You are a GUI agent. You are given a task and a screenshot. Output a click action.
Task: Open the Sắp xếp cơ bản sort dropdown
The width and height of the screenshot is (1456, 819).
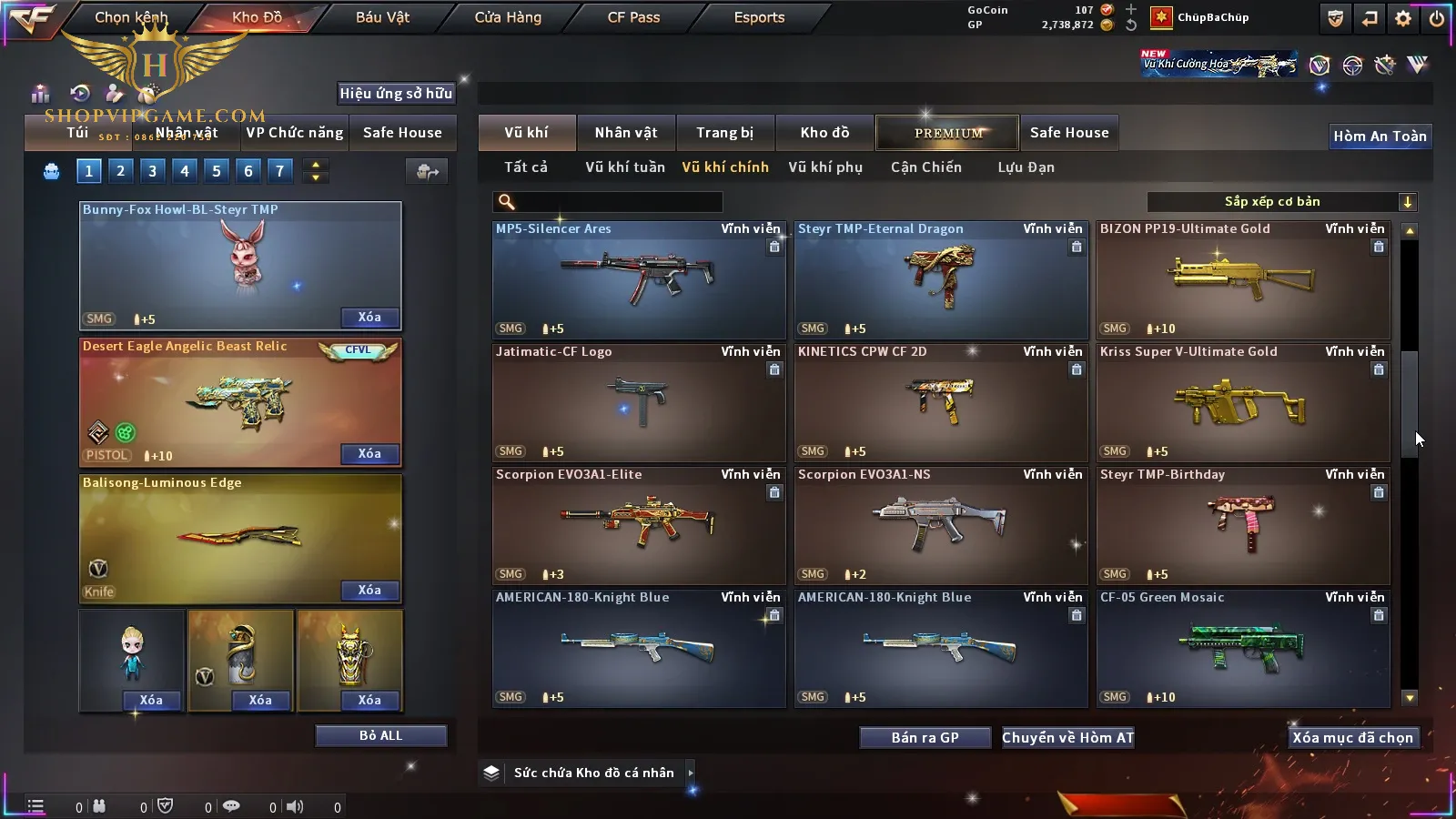(x=1281, y=202)
